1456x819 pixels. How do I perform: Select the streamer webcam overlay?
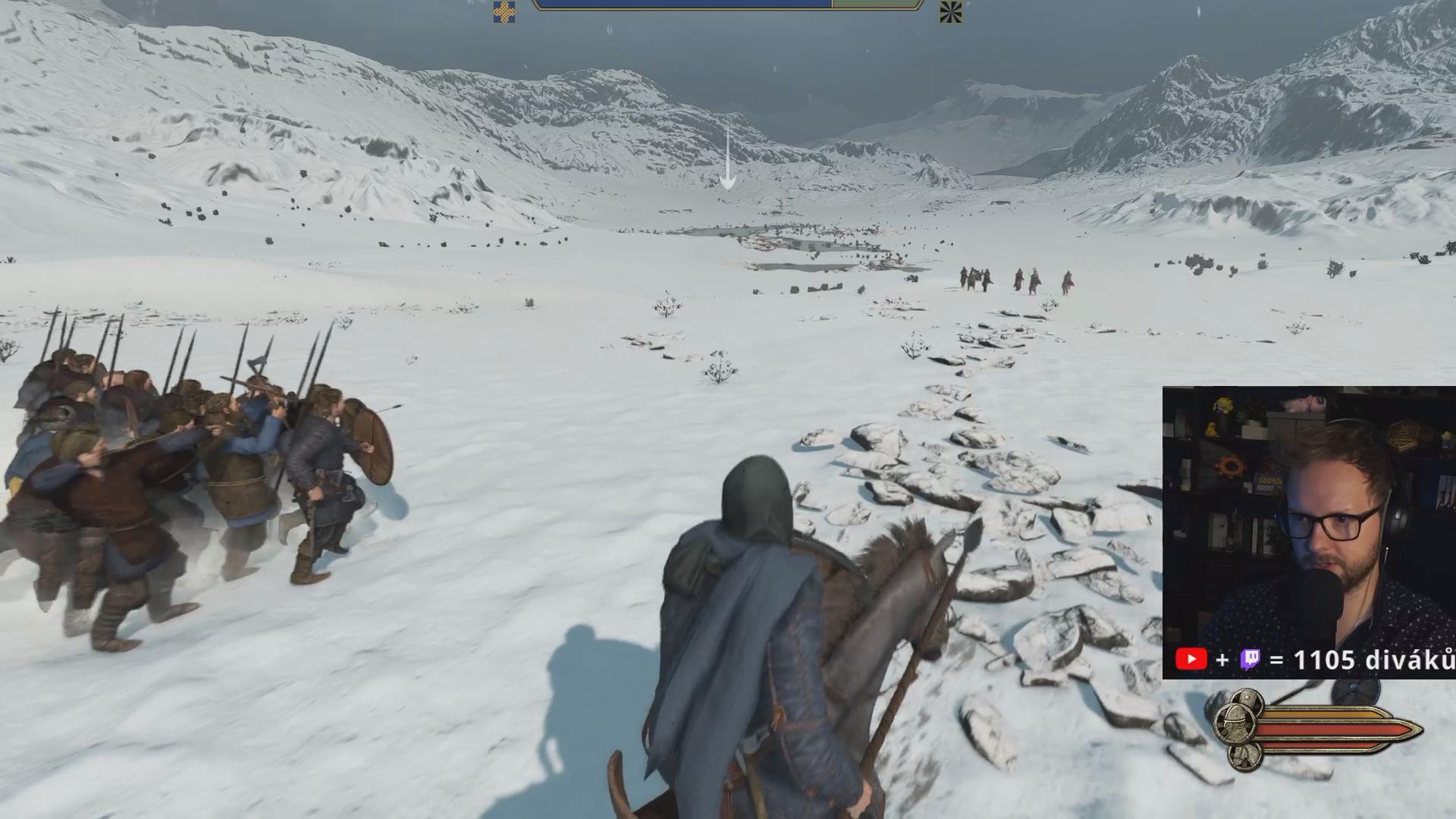point(1308,523)
